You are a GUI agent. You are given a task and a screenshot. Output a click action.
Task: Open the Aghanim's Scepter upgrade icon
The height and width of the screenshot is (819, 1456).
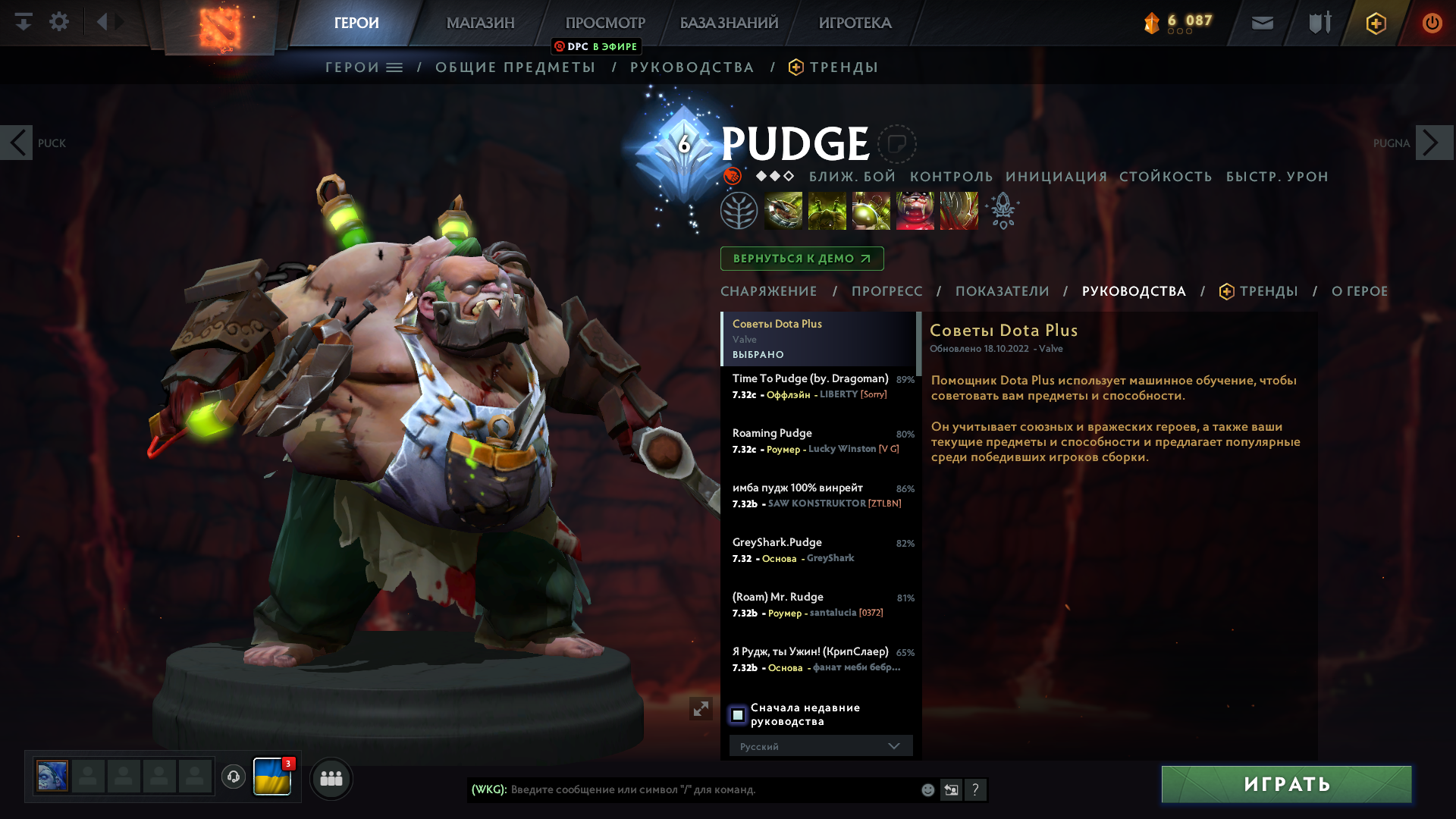point(1003,211)
